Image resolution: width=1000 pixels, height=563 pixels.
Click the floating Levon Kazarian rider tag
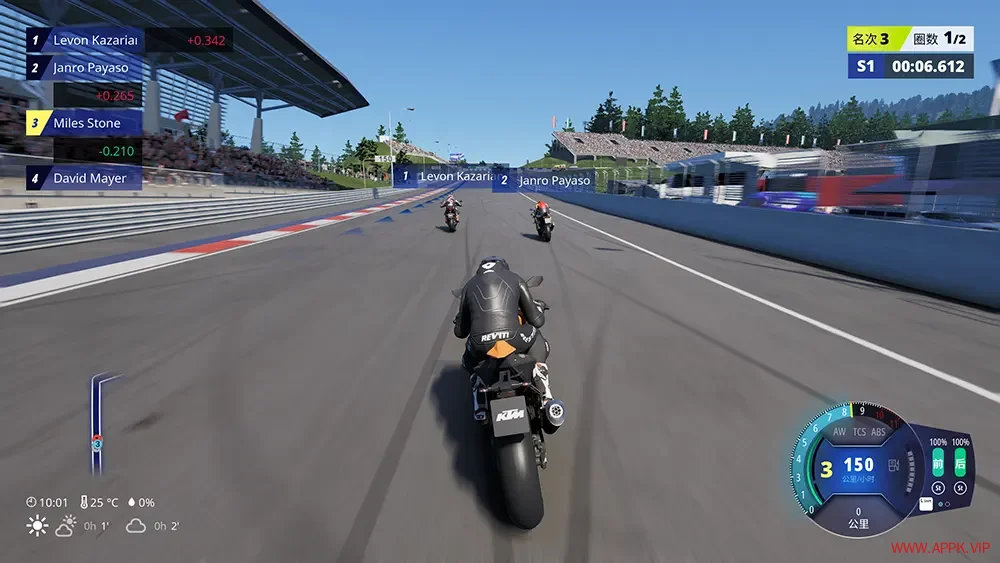pyautogui.click(x=446, y=177)
